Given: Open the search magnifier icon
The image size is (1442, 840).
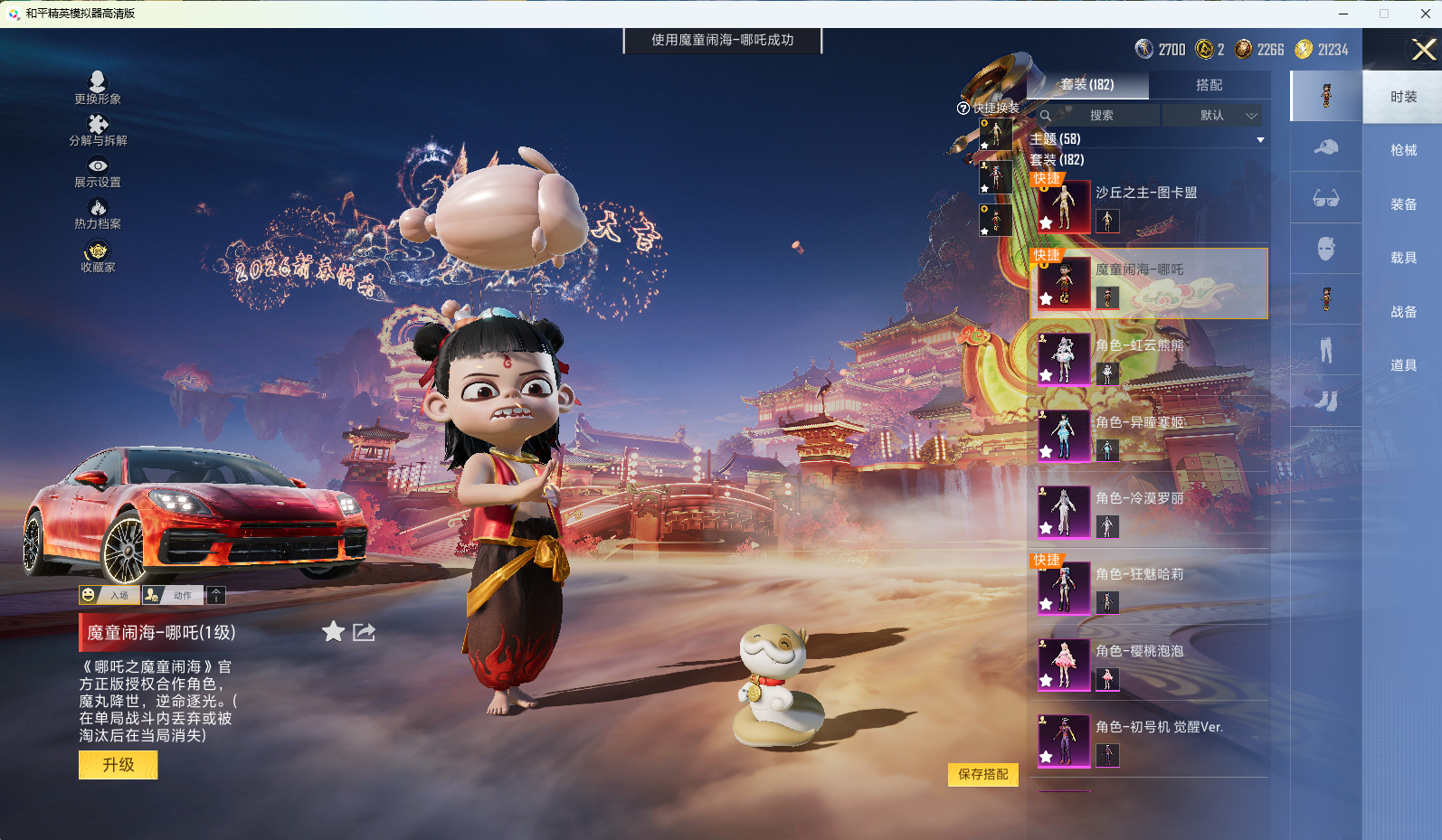Looking at the screenshot, I should [x=1046, y=116].
